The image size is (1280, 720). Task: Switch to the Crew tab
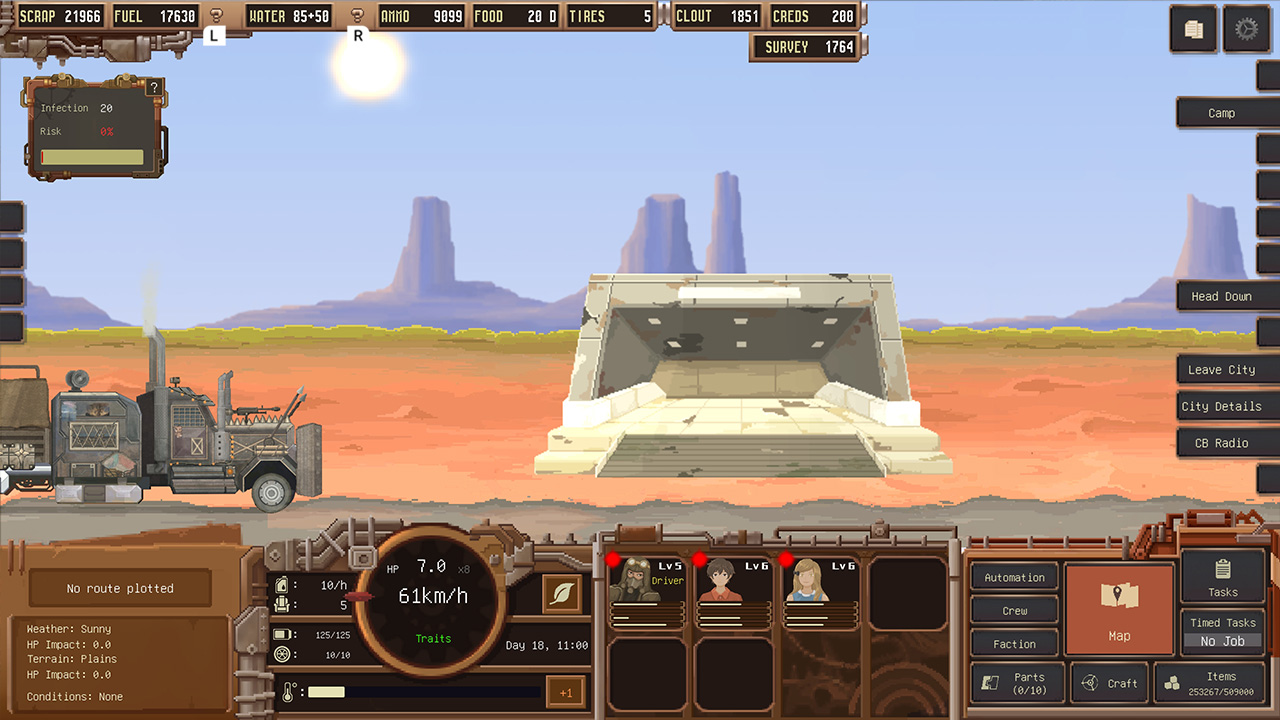[x=1013, y=610]
